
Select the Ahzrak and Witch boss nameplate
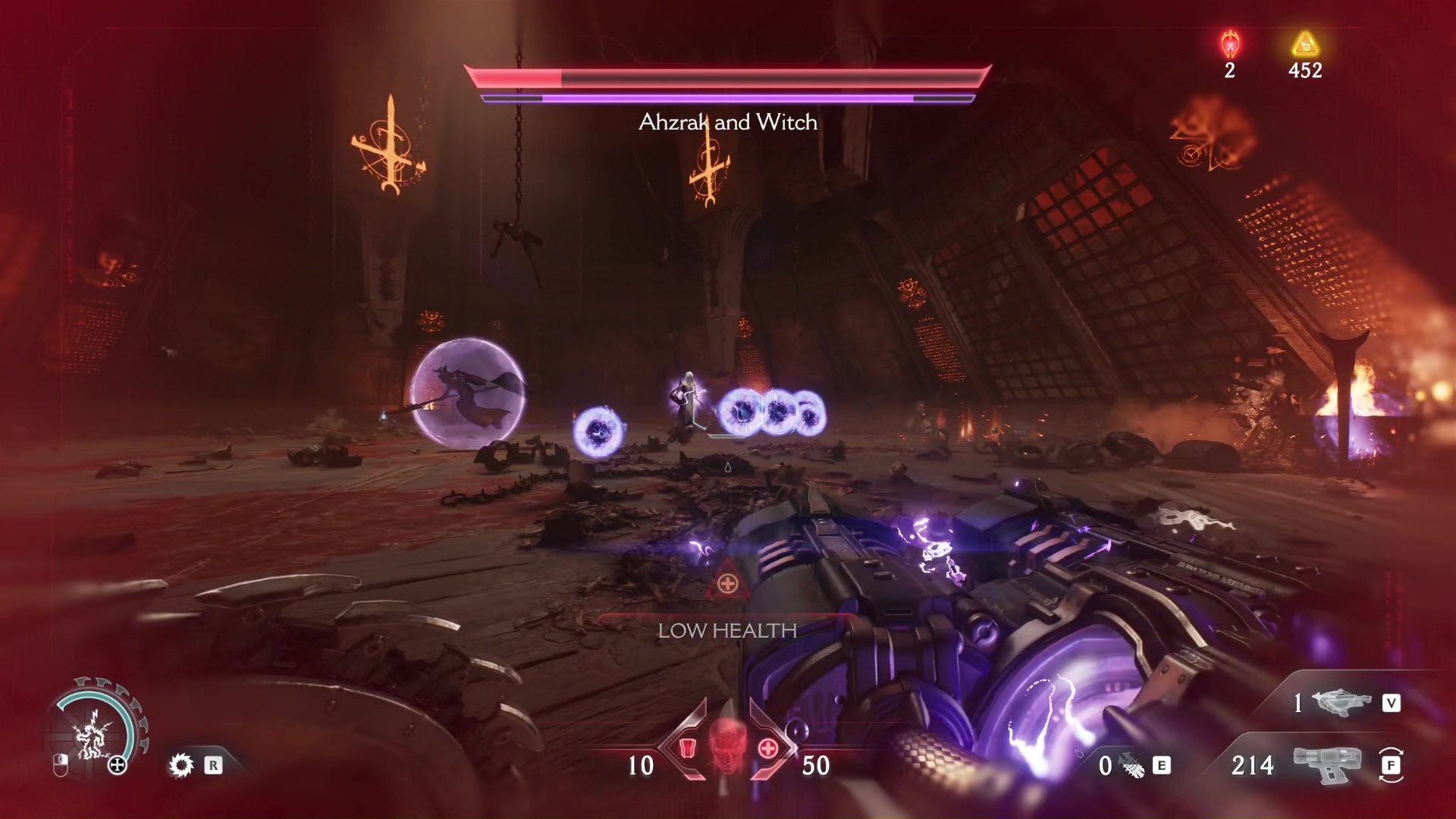tap(727, 122)
